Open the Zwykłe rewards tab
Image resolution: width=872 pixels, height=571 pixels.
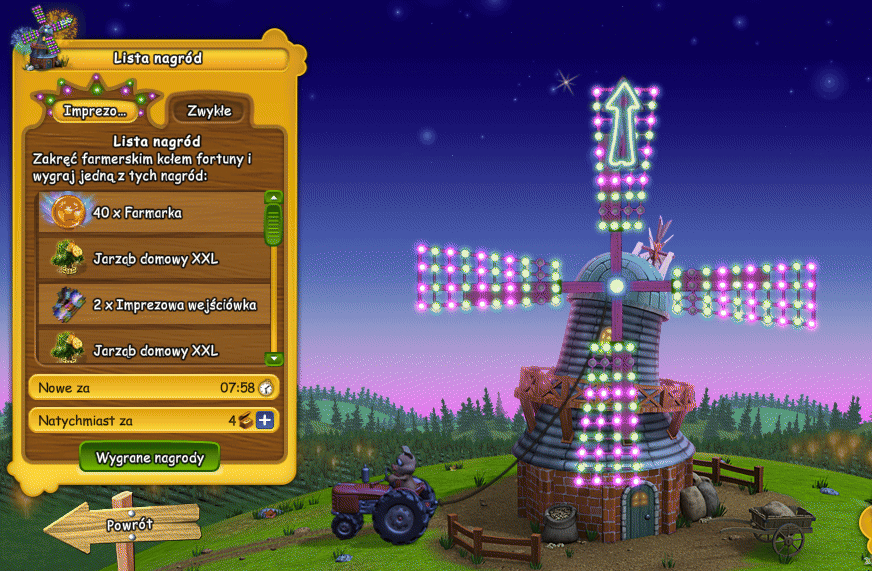tap(209, 111)
